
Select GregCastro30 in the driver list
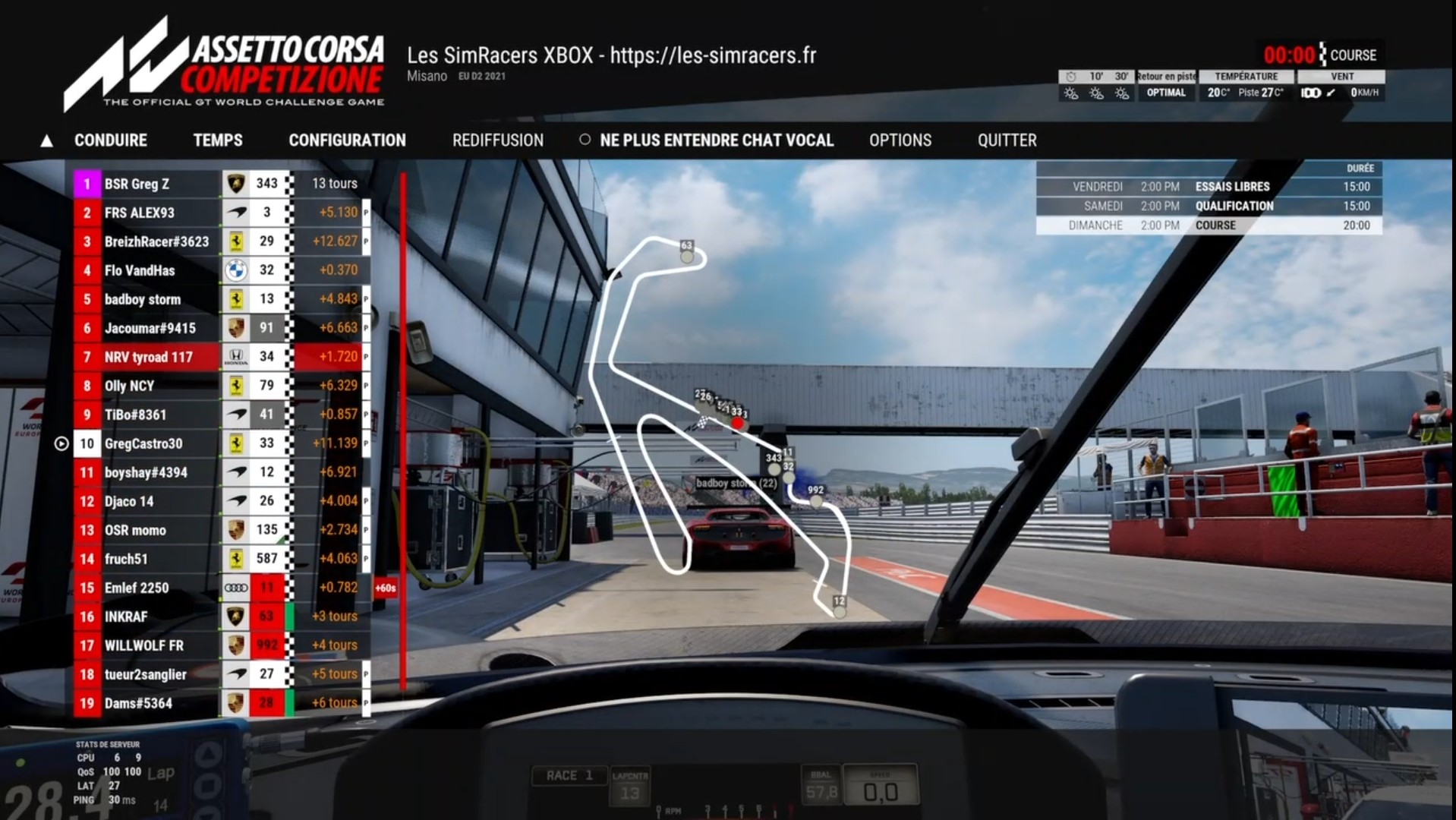tap(143, 443)
